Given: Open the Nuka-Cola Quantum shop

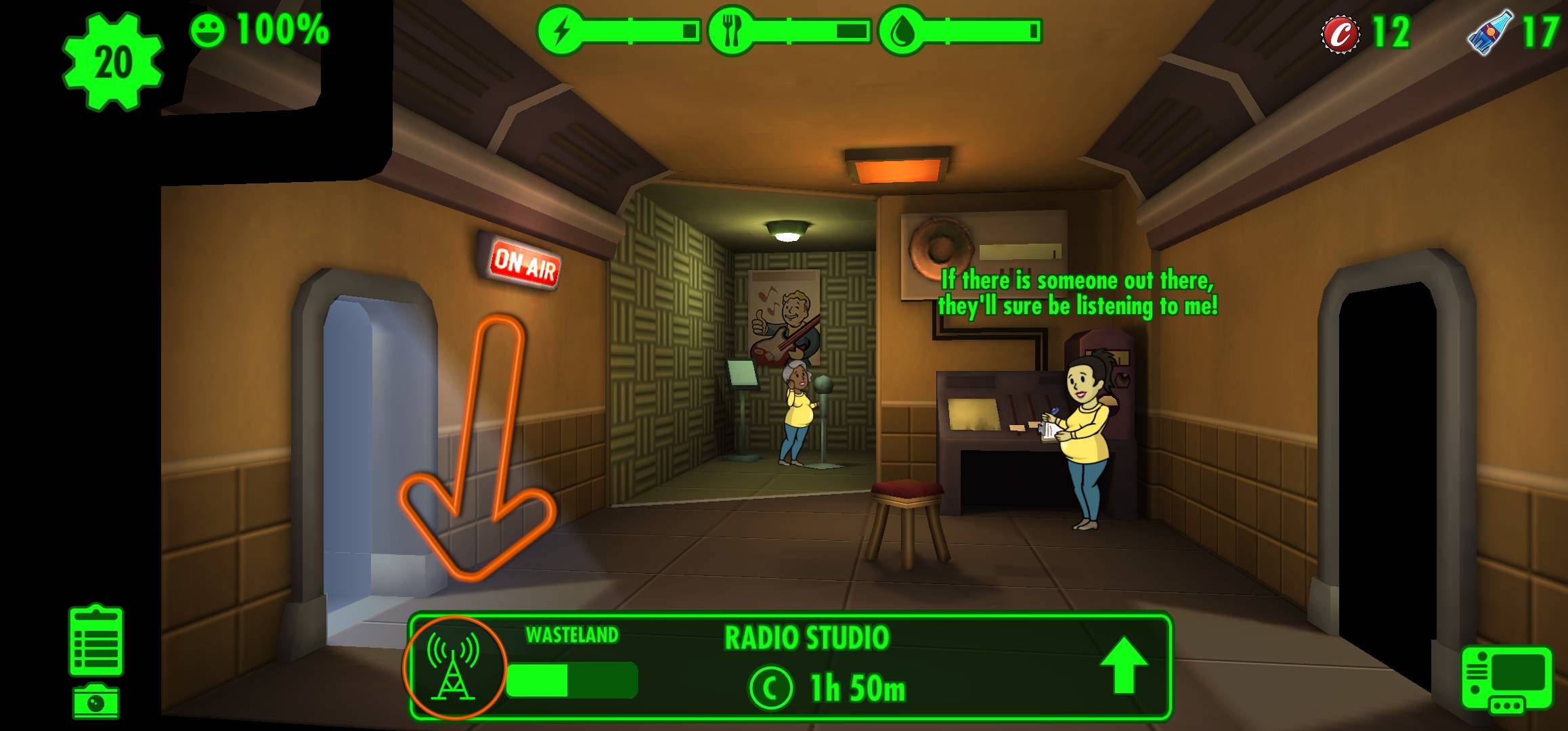Looking at the screenshot, I should [x=1487, y=31].
